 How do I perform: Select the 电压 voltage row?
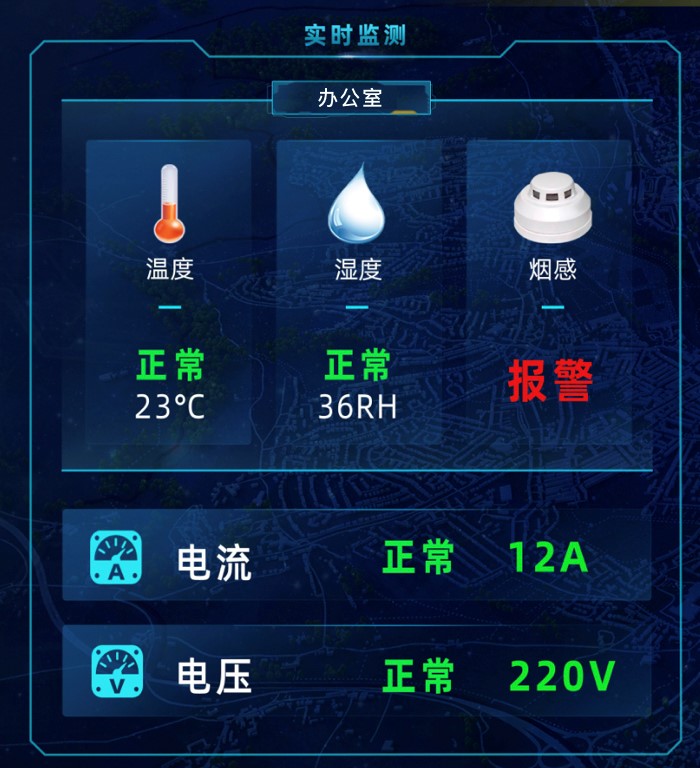pos(356,673)
